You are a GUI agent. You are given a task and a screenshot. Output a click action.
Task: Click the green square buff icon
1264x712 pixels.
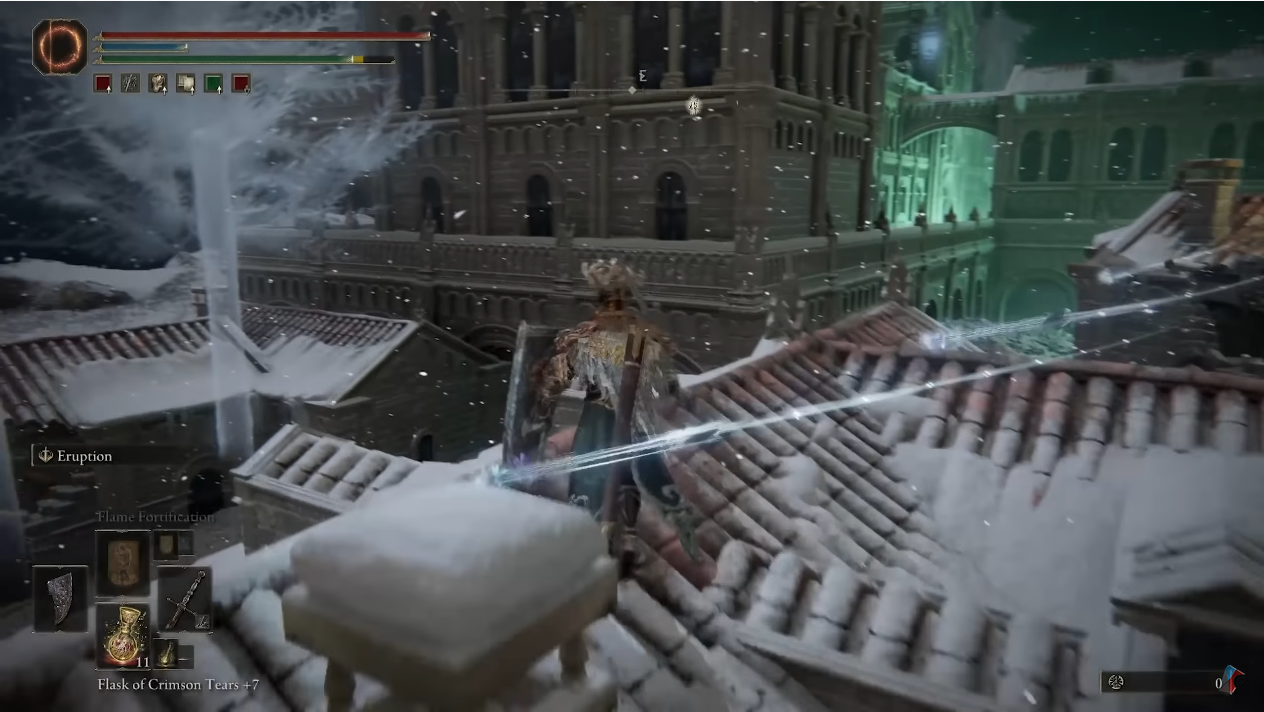[x=213, y=84]
